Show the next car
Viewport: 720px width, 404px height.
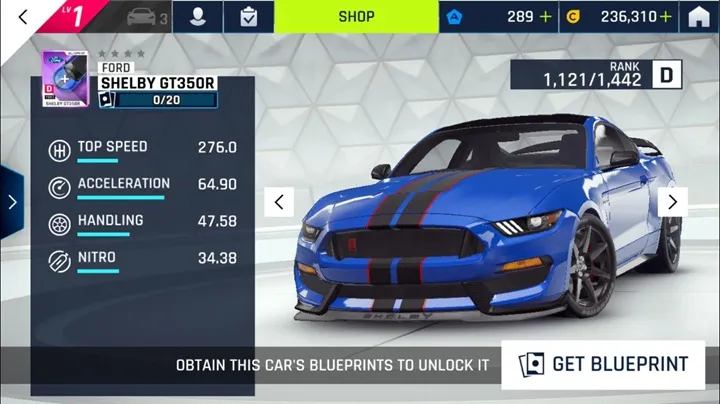pyautogui.click(x=672, y=202)
